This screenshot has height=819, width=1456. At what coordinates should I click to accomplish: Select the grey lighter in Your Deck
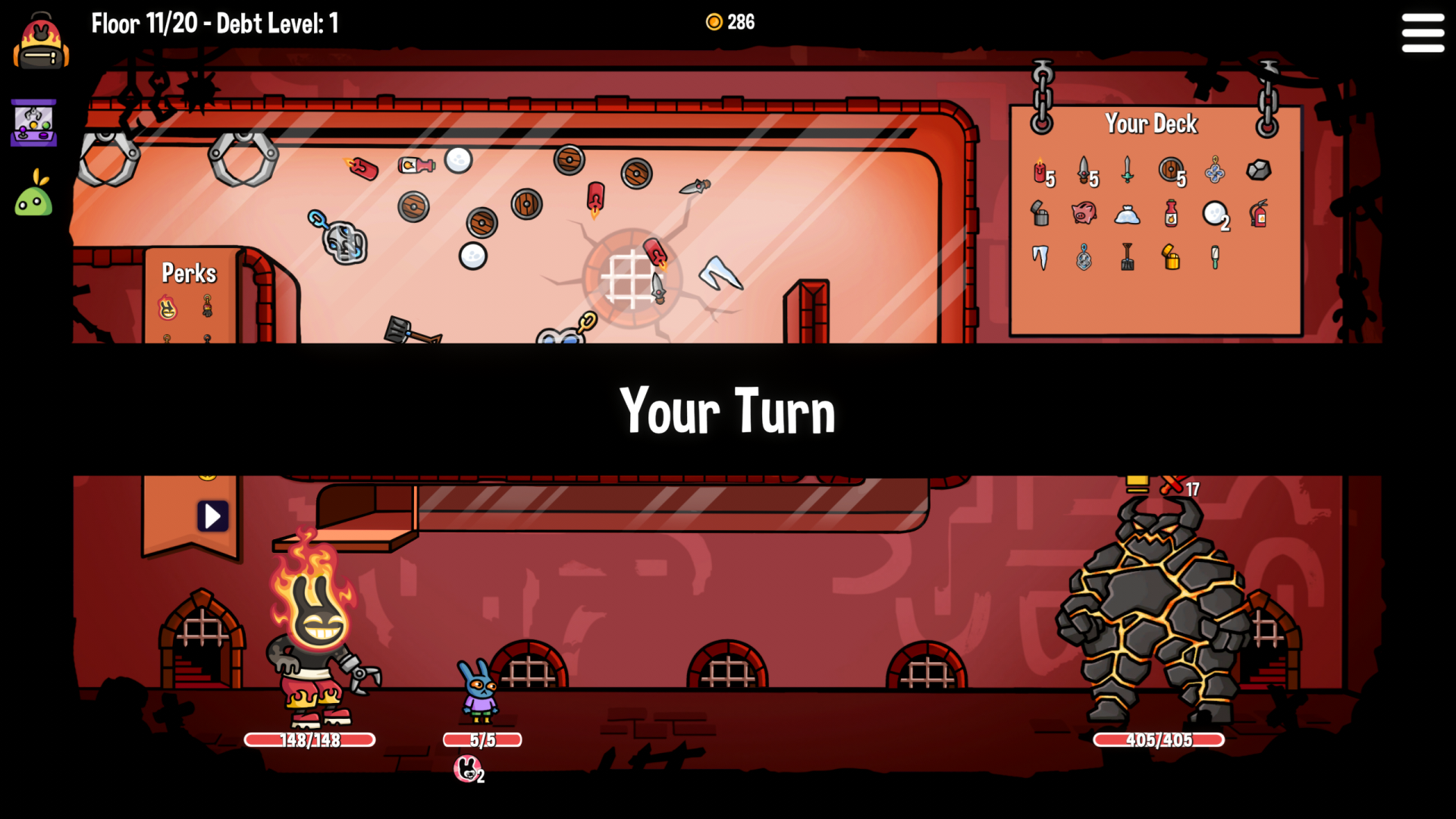click(1040, 214)
